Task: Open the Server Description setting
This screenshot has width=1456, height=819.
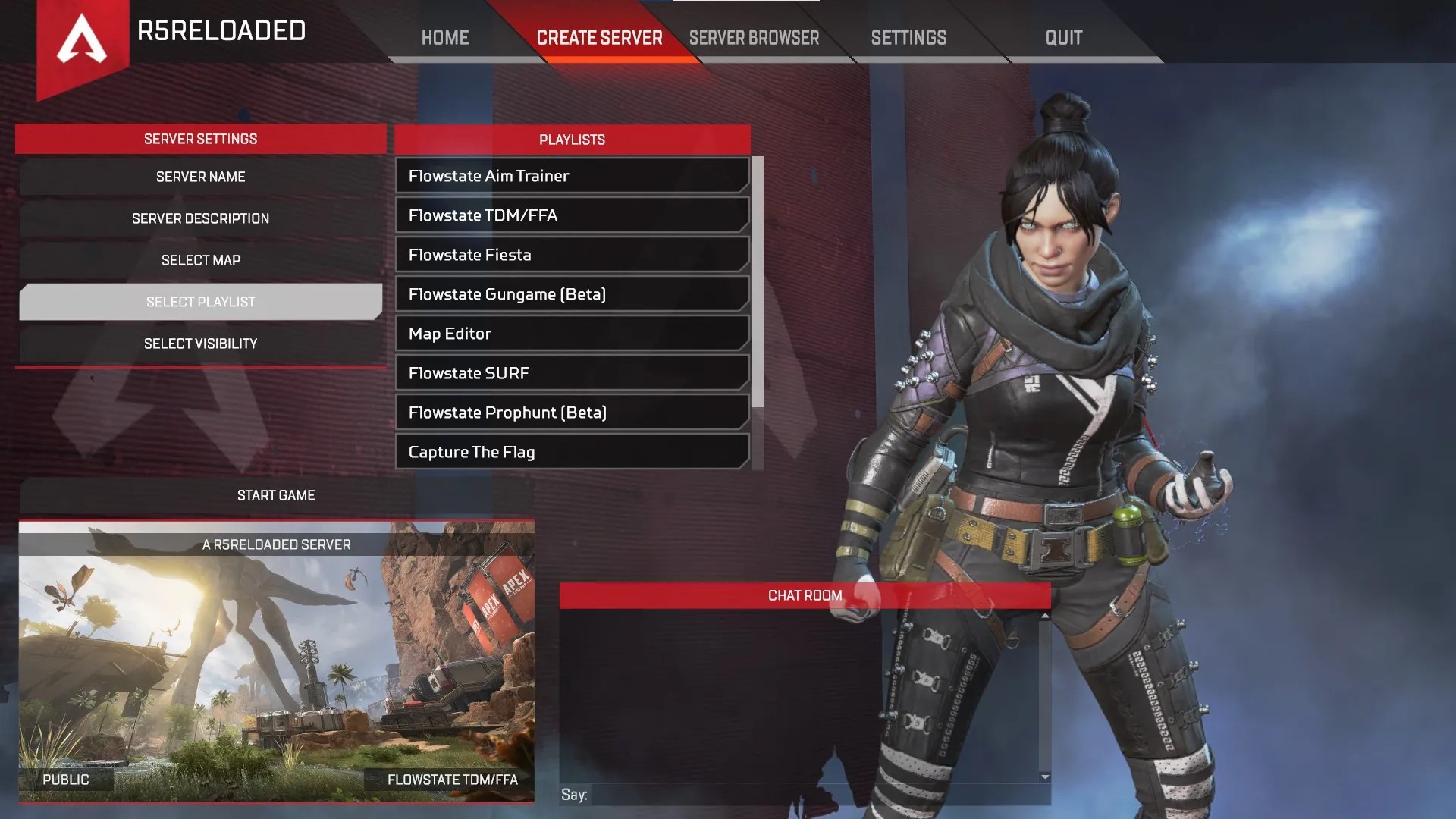Action: point(200,218)
